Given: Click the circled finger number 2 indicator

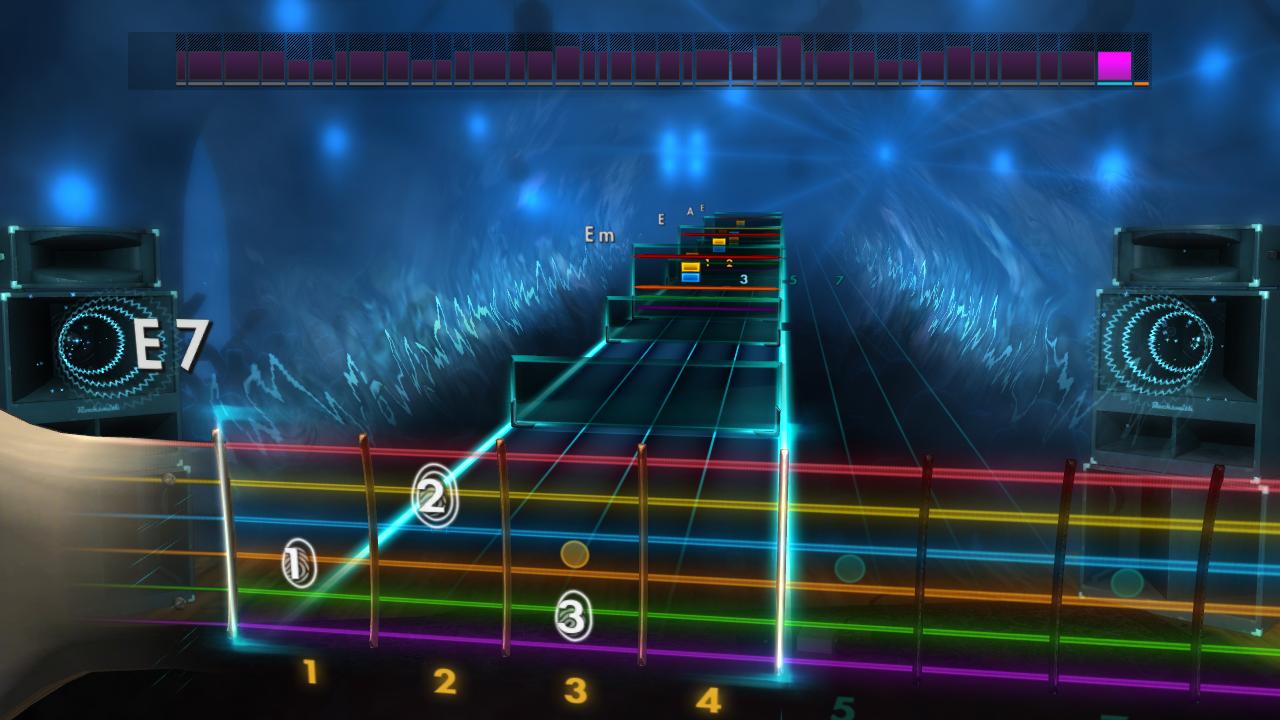Looking at the screenshot, I should point(432,497).
